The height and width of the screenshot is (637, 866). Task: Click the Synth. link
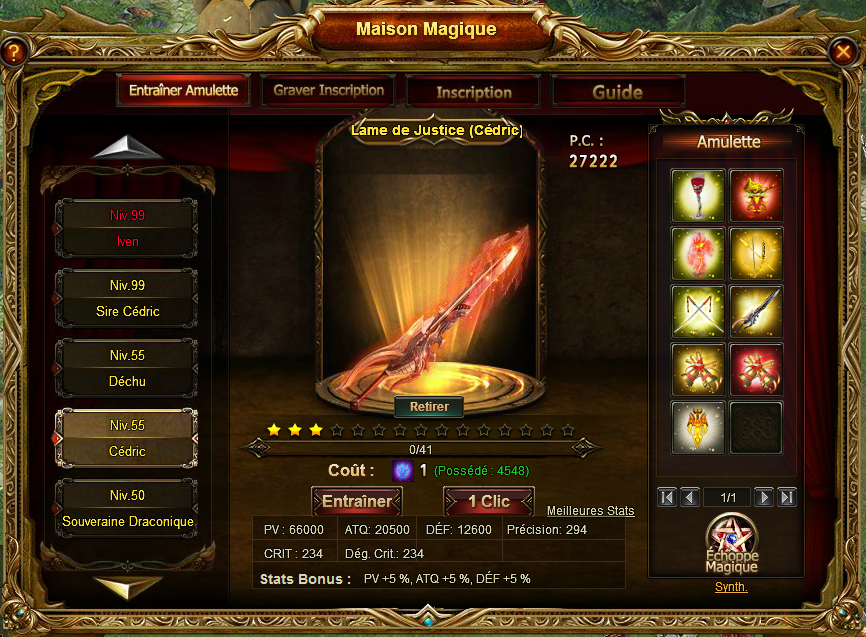pos(731,587)
